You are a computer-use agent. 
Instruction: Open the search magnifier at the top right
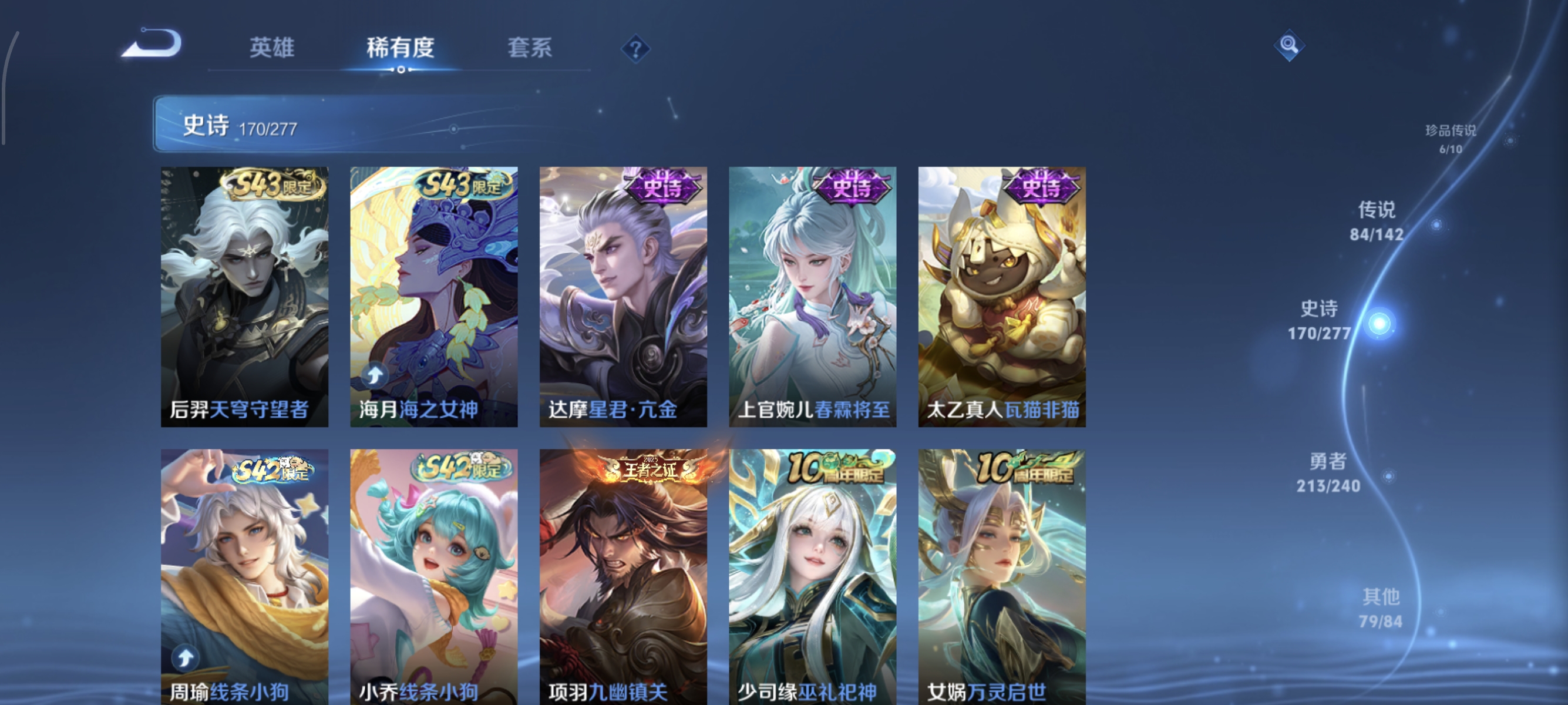click(1290, 45)
